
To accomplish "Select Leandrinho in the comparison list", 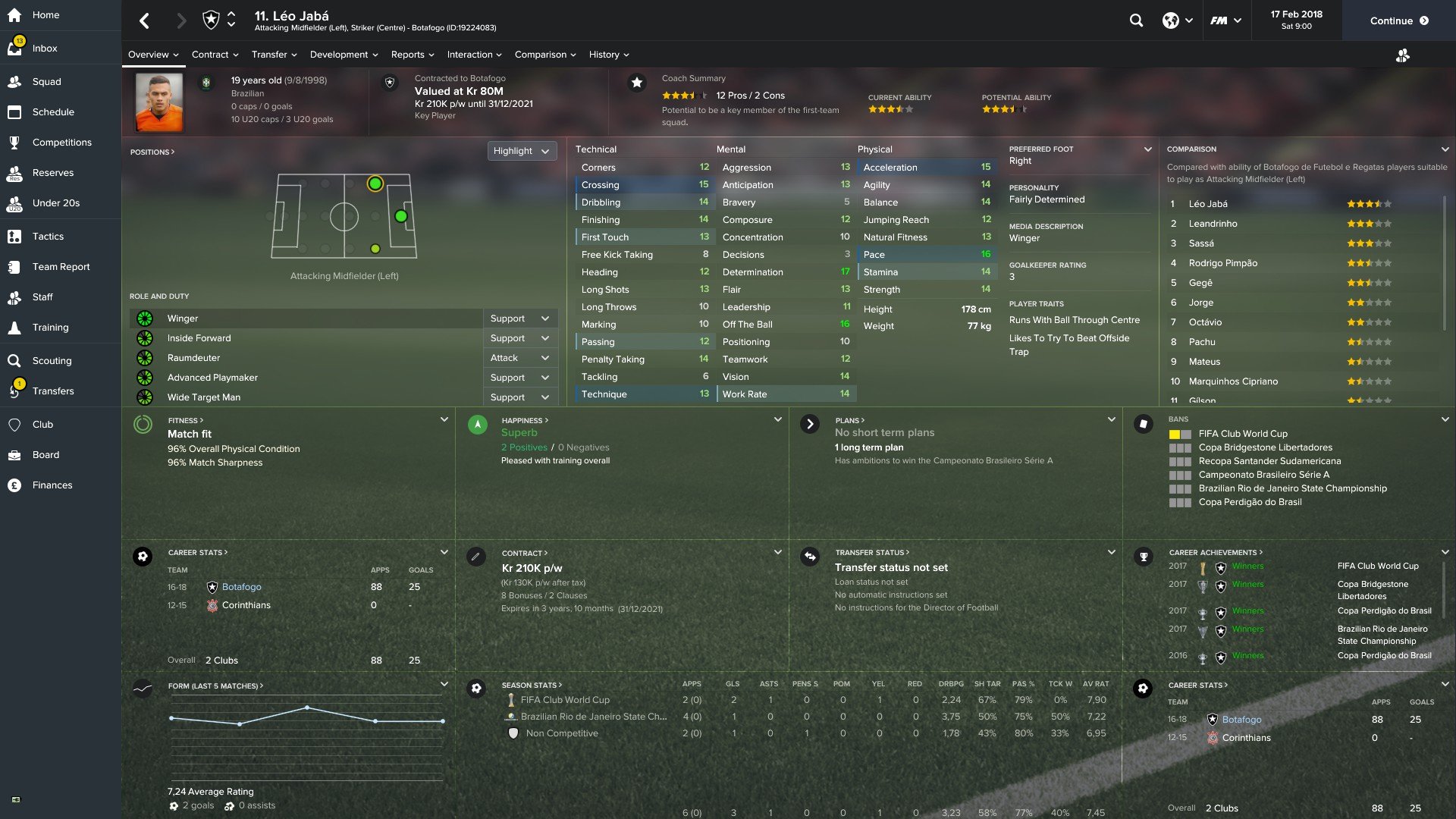I will coord(1213,224).
